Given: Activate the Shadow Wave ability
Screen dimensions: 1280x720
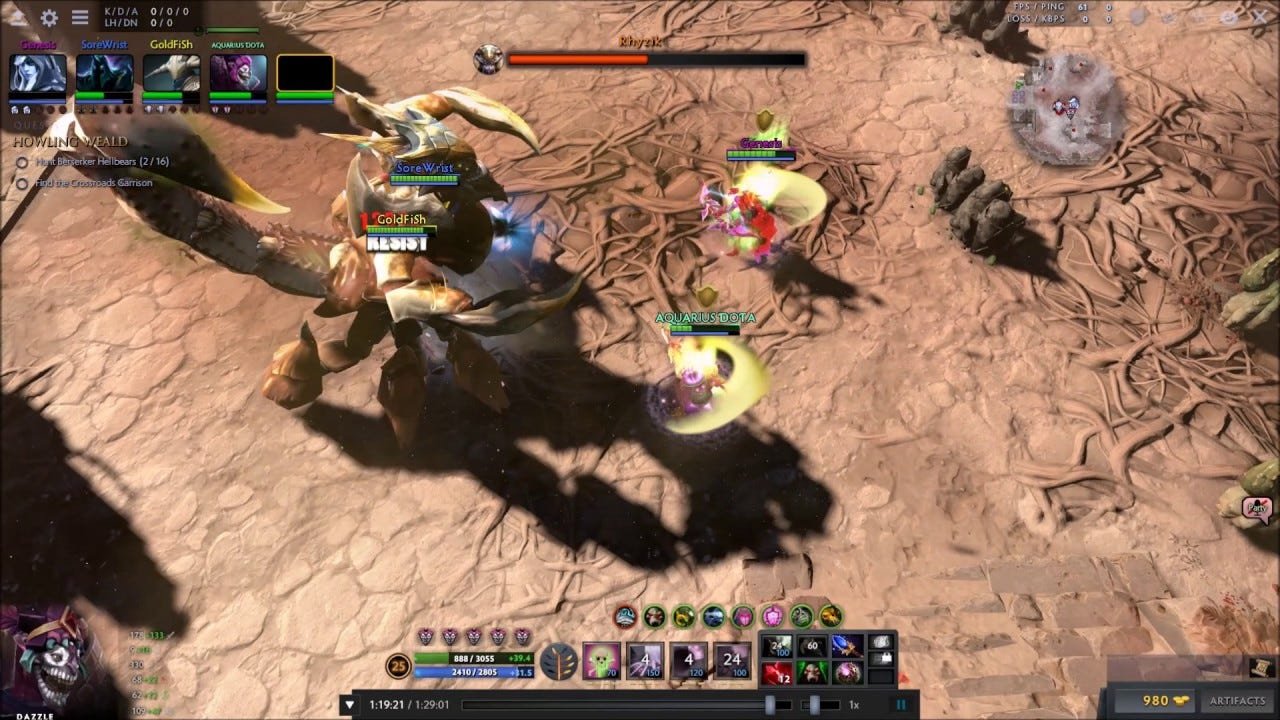Looking at the screenshot, I should tap(689, 661).
